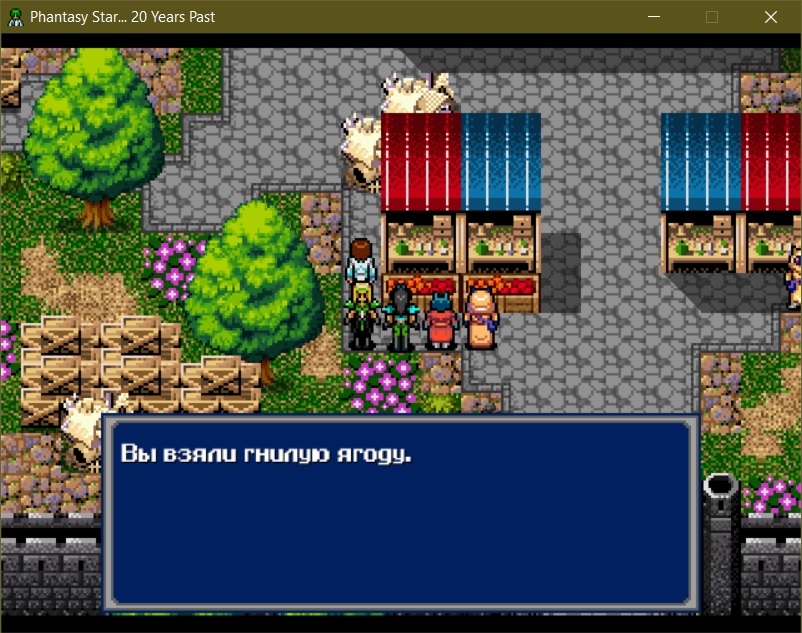
Task: Close the game window
Action: coord(771,17)
